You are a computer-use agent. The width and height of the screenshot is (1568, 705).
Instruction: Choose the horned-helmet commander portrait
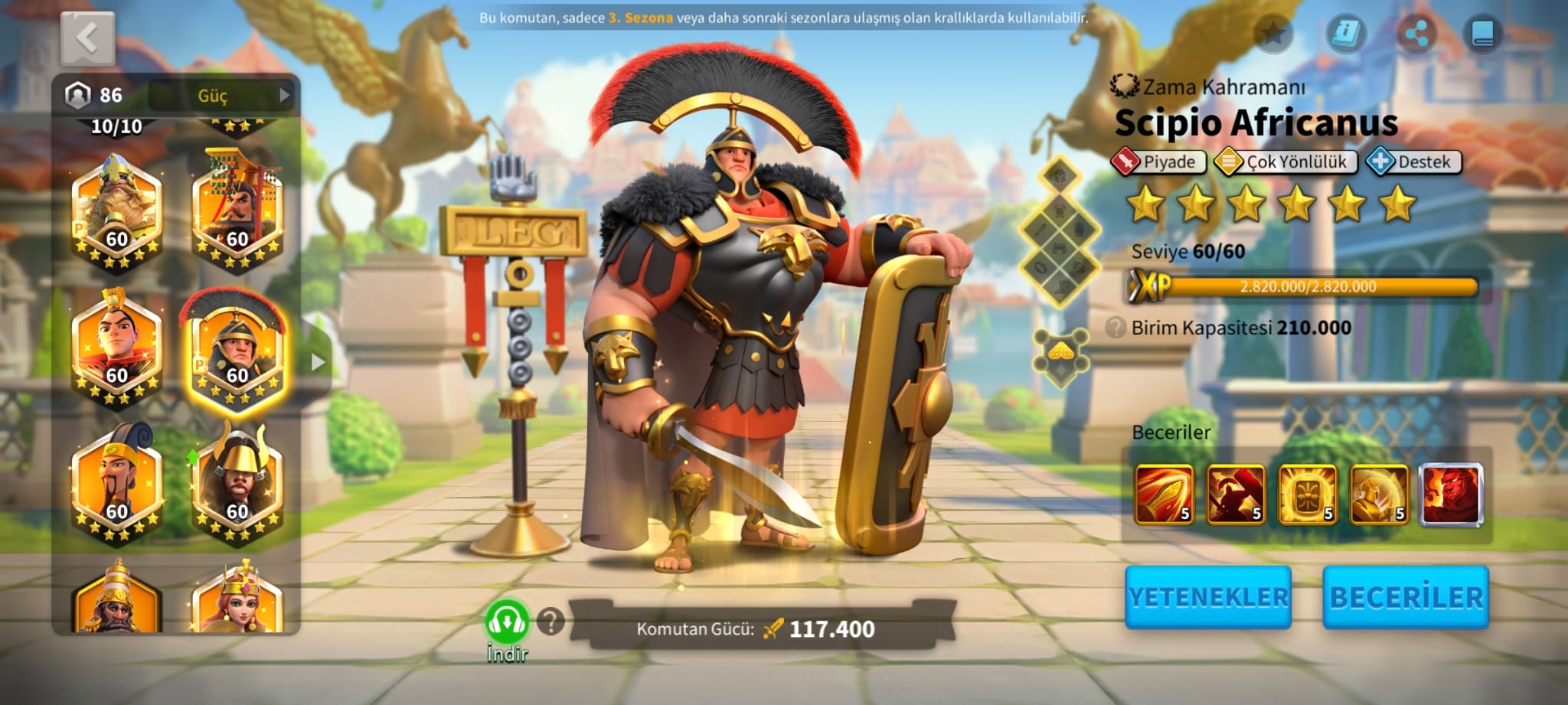point(236,484)
